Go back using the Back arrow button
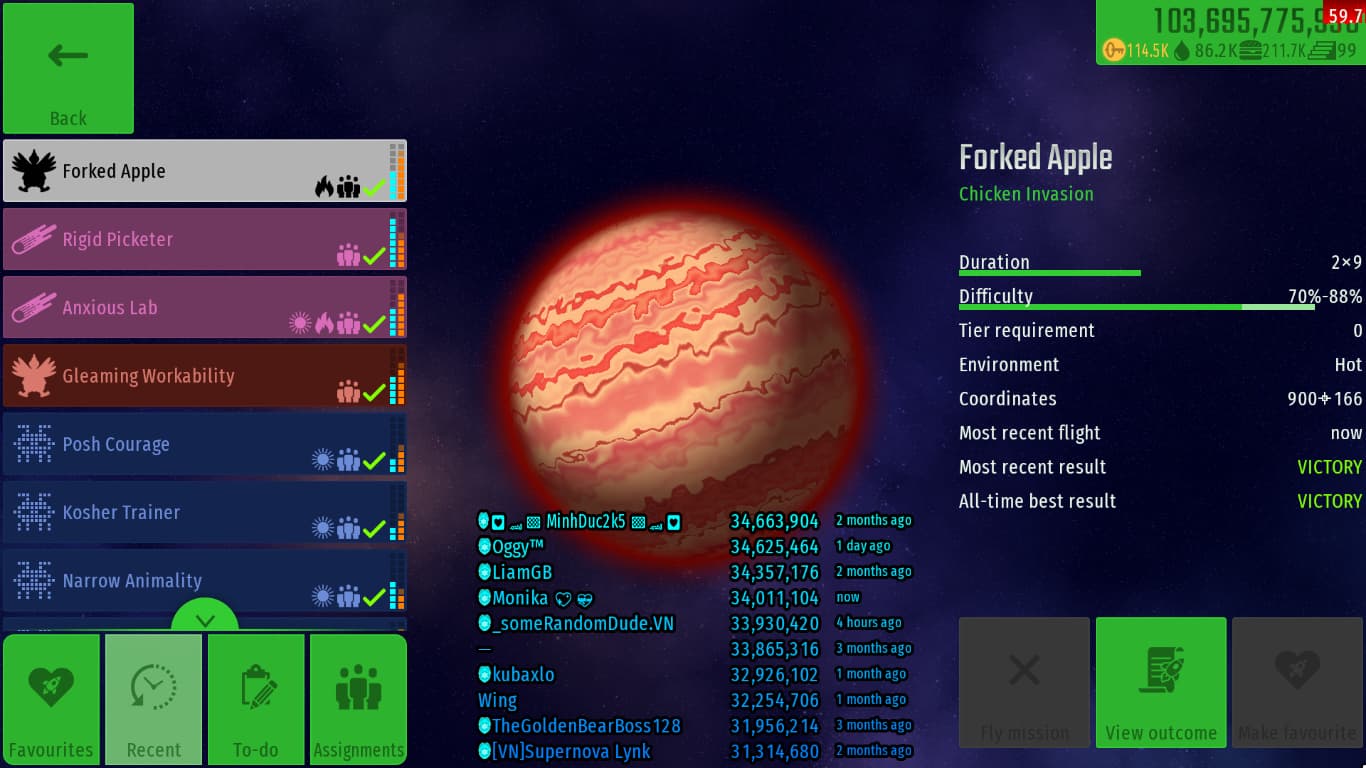The width and height of the screenshot is (1366, 768). [x=68, y=68]
